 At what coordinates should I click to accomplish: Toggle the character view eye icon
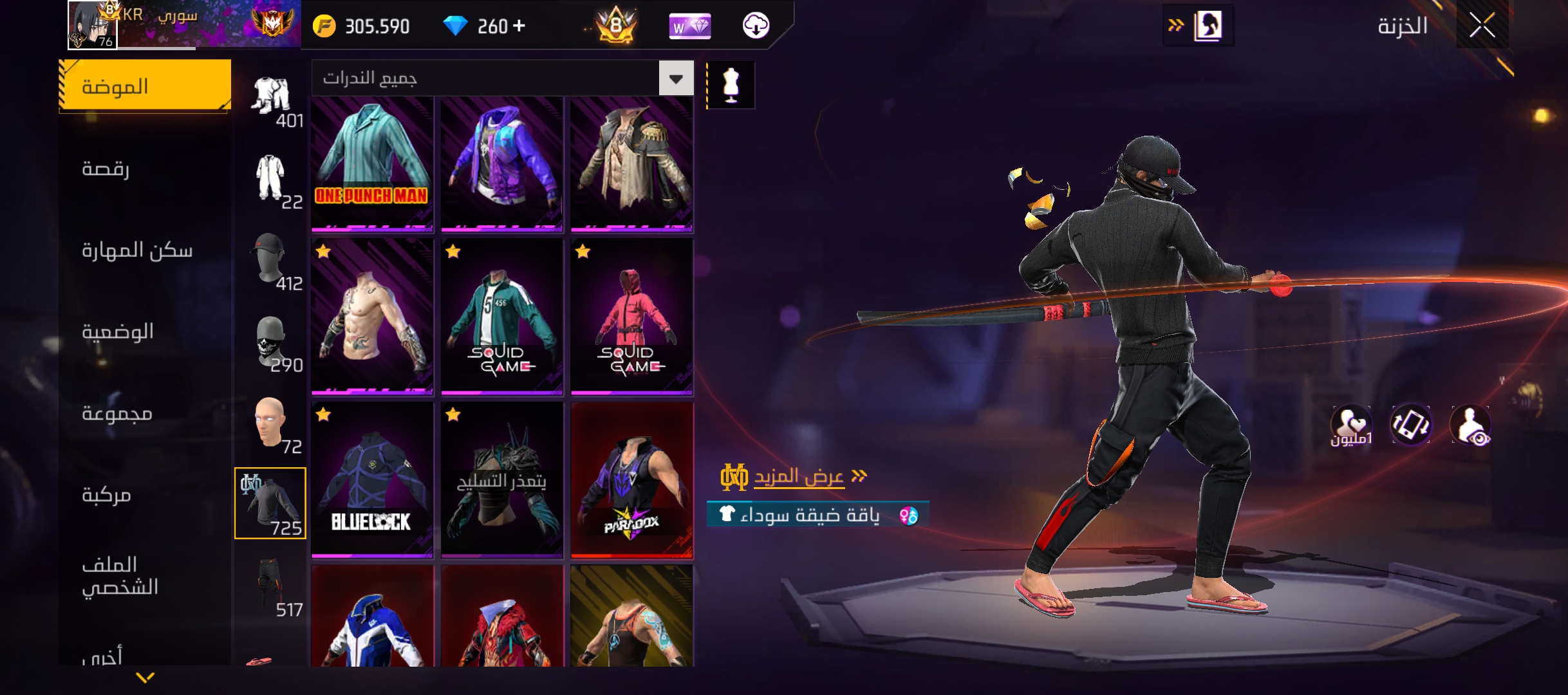point(1471,426)
